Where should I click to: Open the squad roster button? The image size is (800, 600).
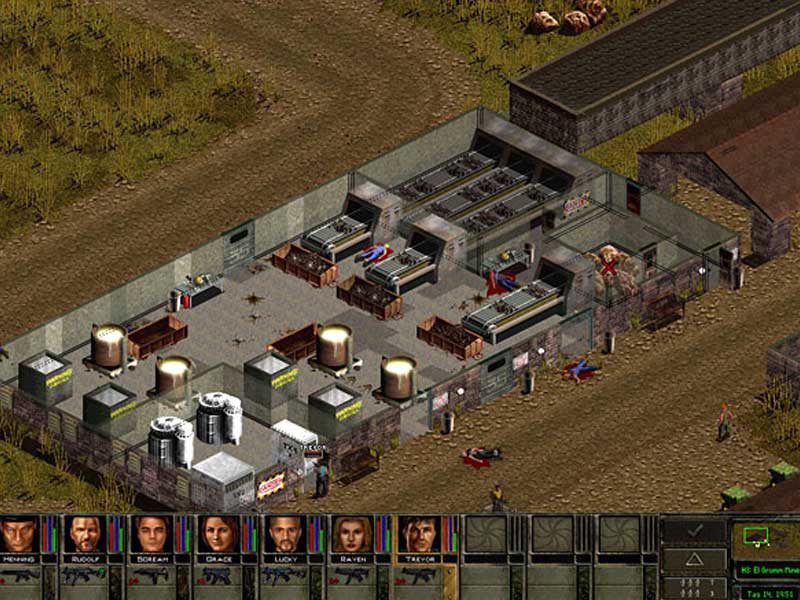click(695, 586)
